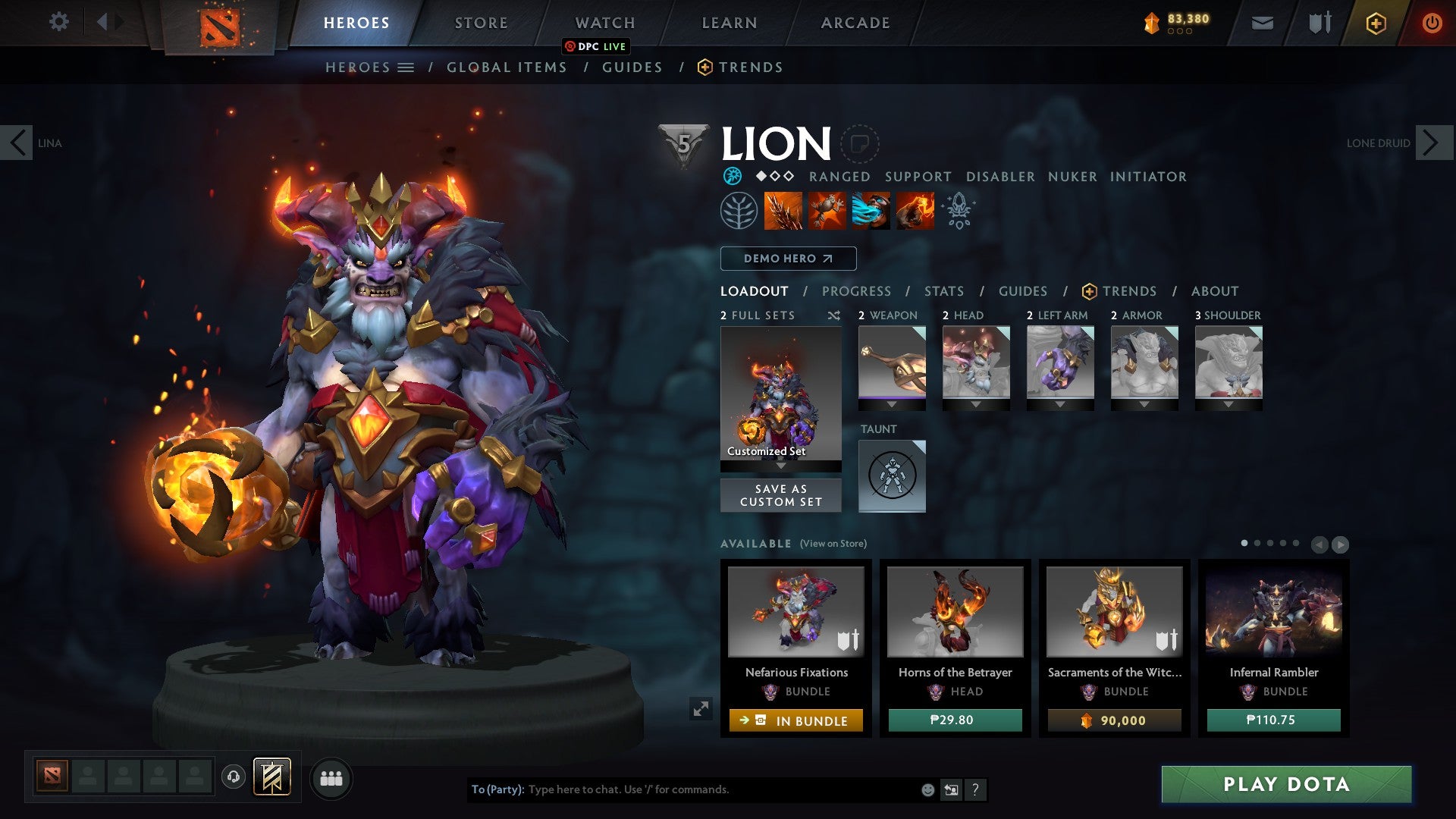Toggle the shuffle loadout icon
1456x819 pixels.
[x=834, y=315]
